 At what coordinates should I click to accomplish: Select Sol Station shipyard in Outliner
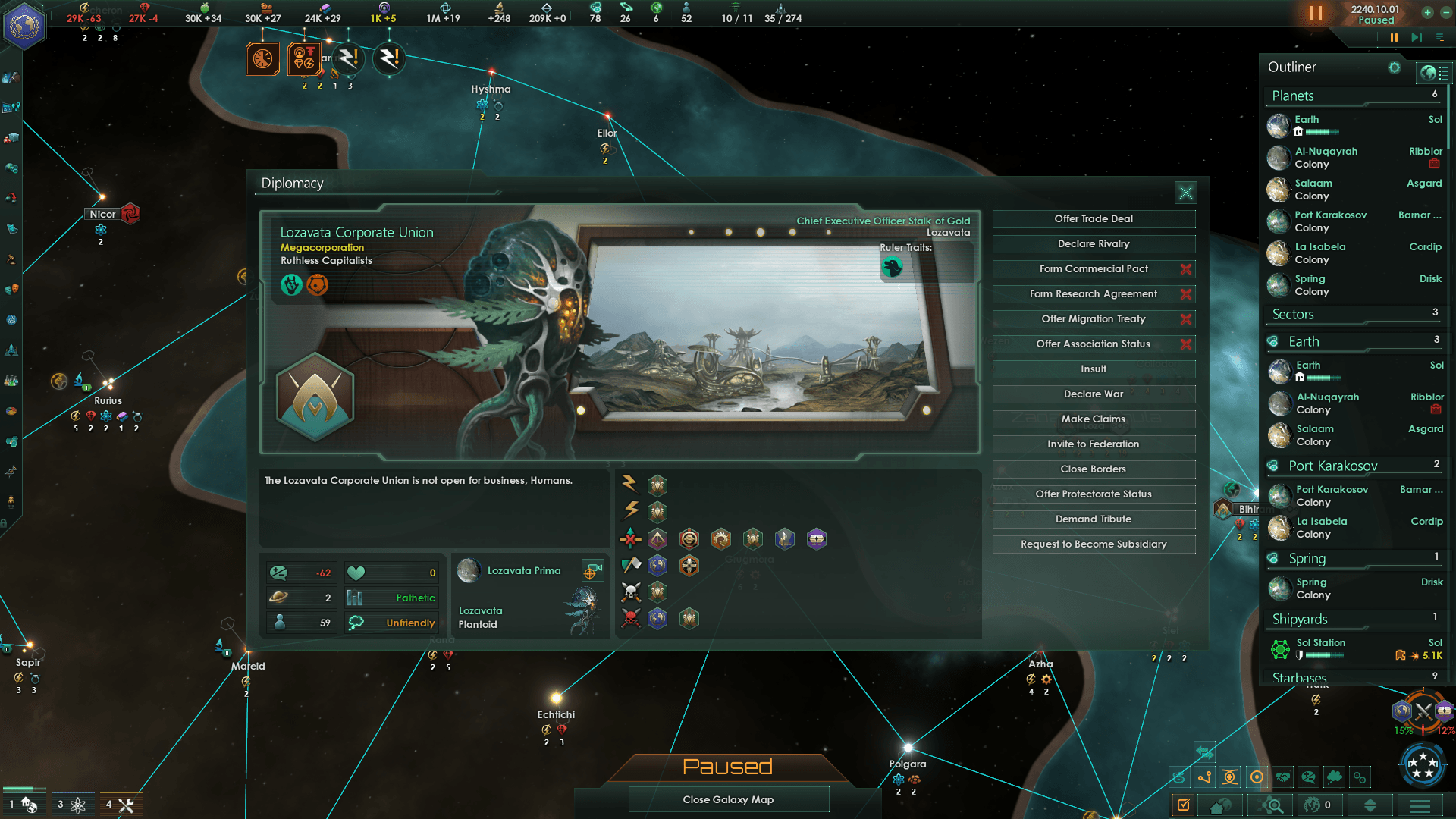(x=1321, y=643)
